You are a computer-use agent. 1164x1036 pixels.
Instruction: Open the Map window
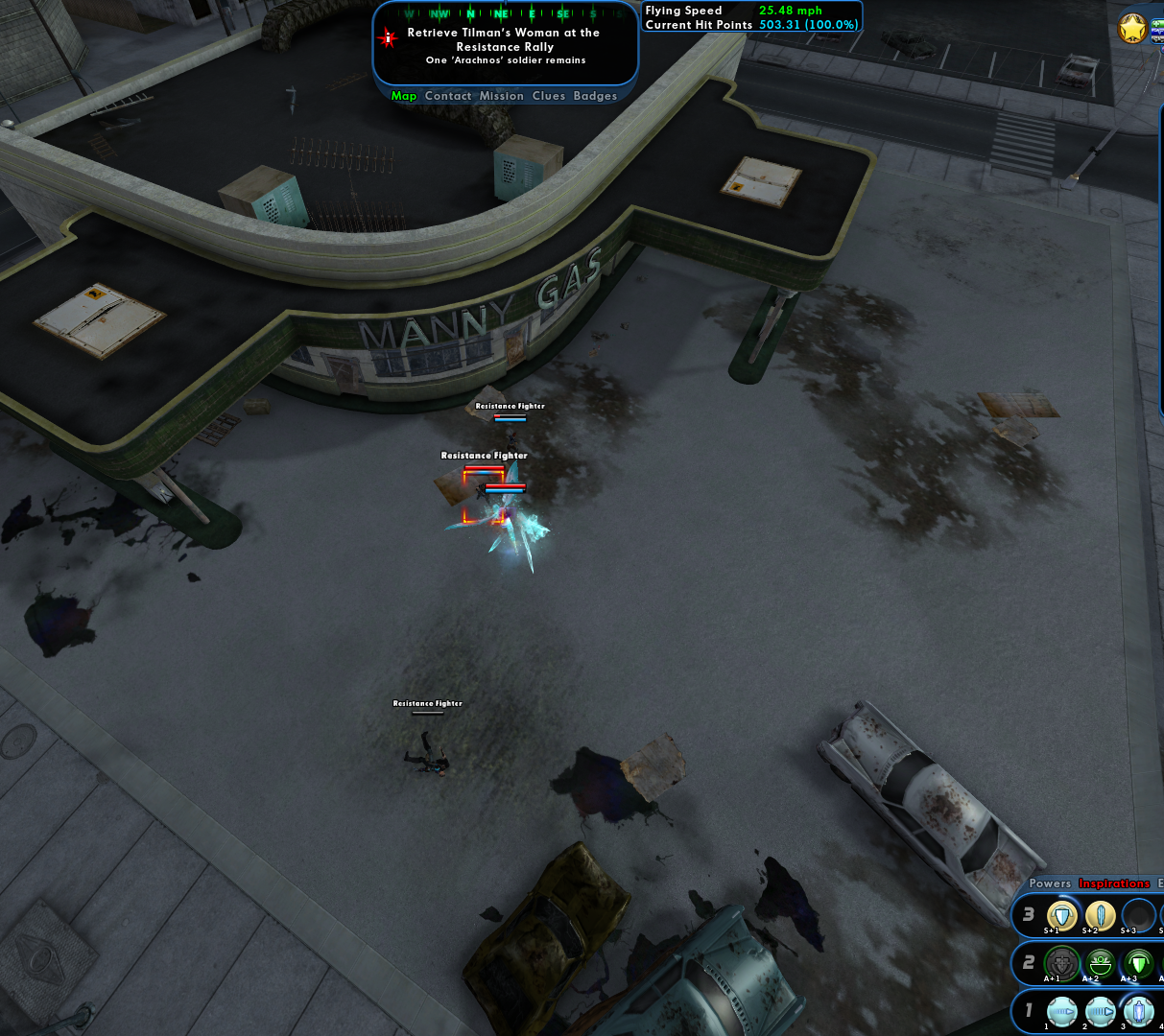click(404, 96)
